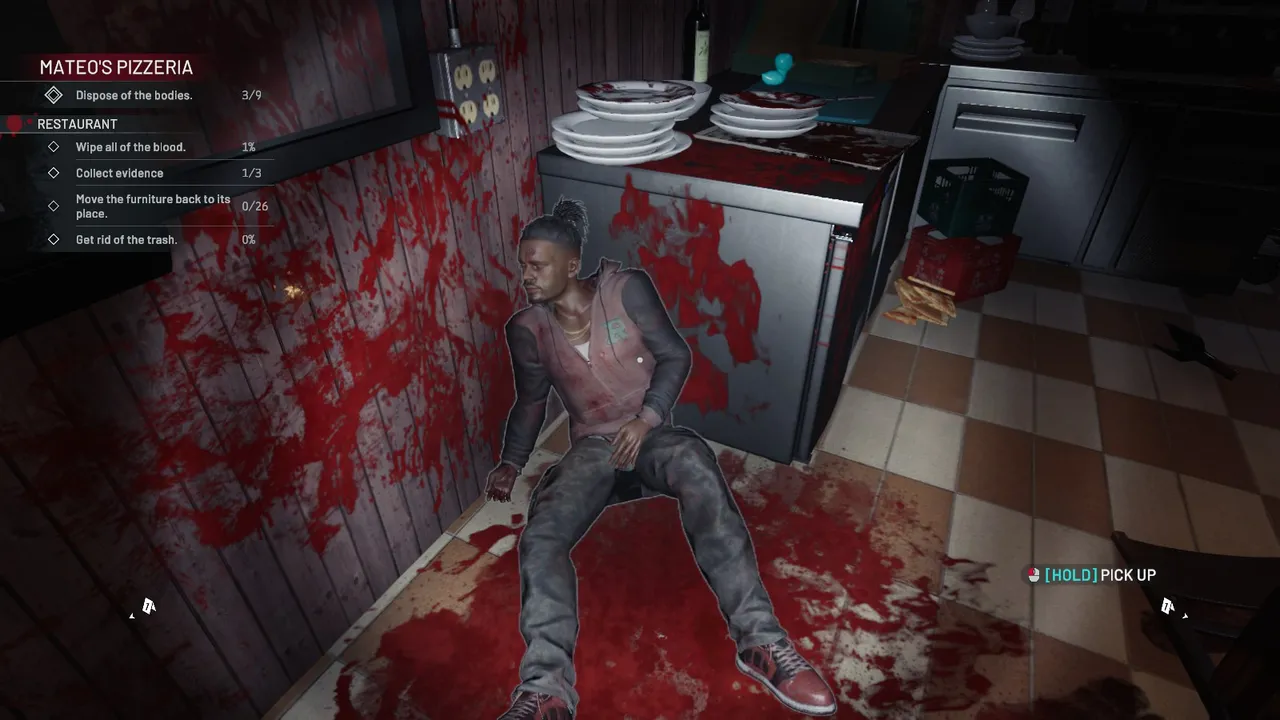Select the diamond marker next to Wipe all of the blood
1280x720 pixels.
point(54,146)
